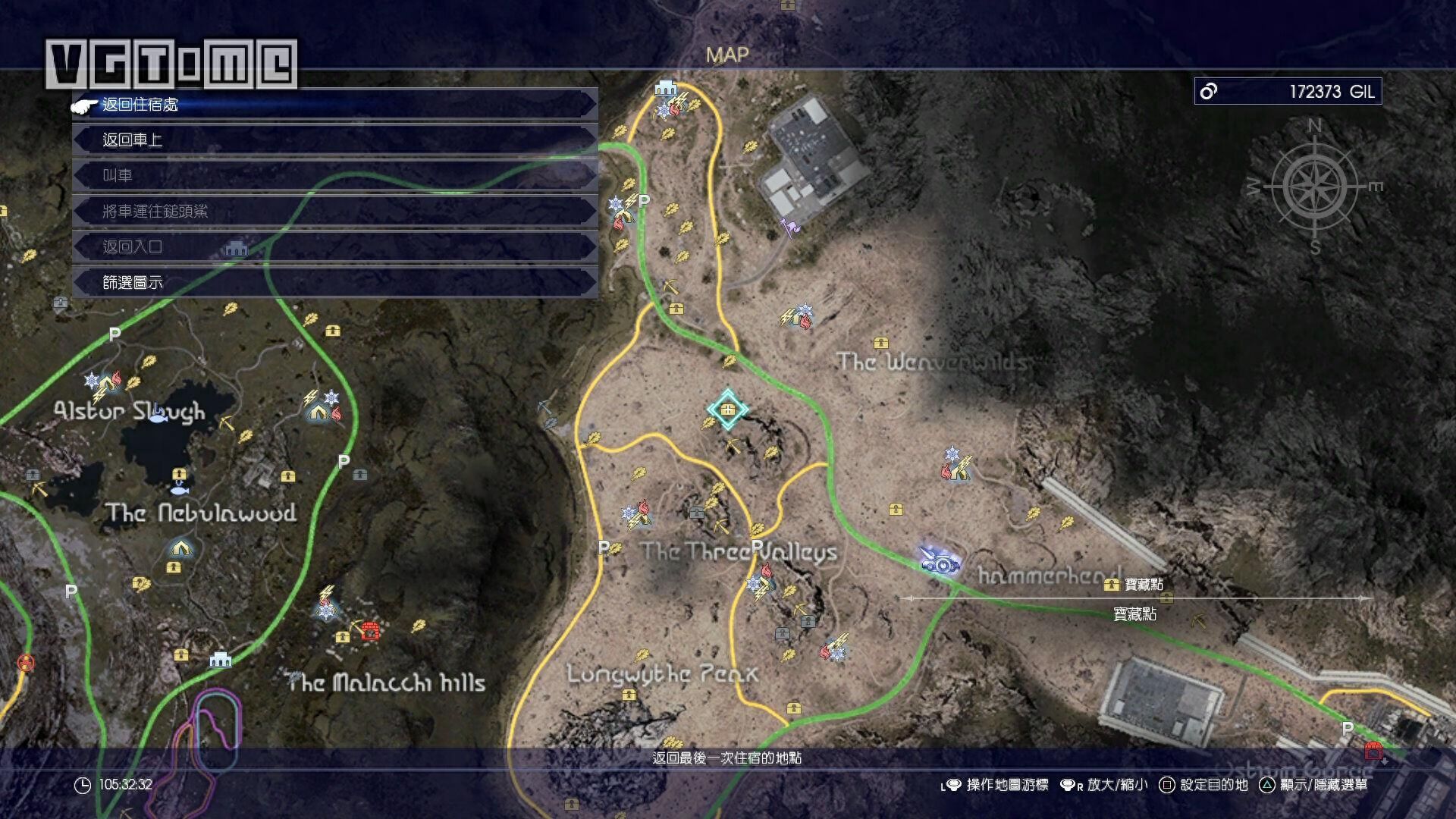Screen dimensions: 1456x819
Task: Choose 將車運往鎚頭鯊 option
Action: (334, 211)
